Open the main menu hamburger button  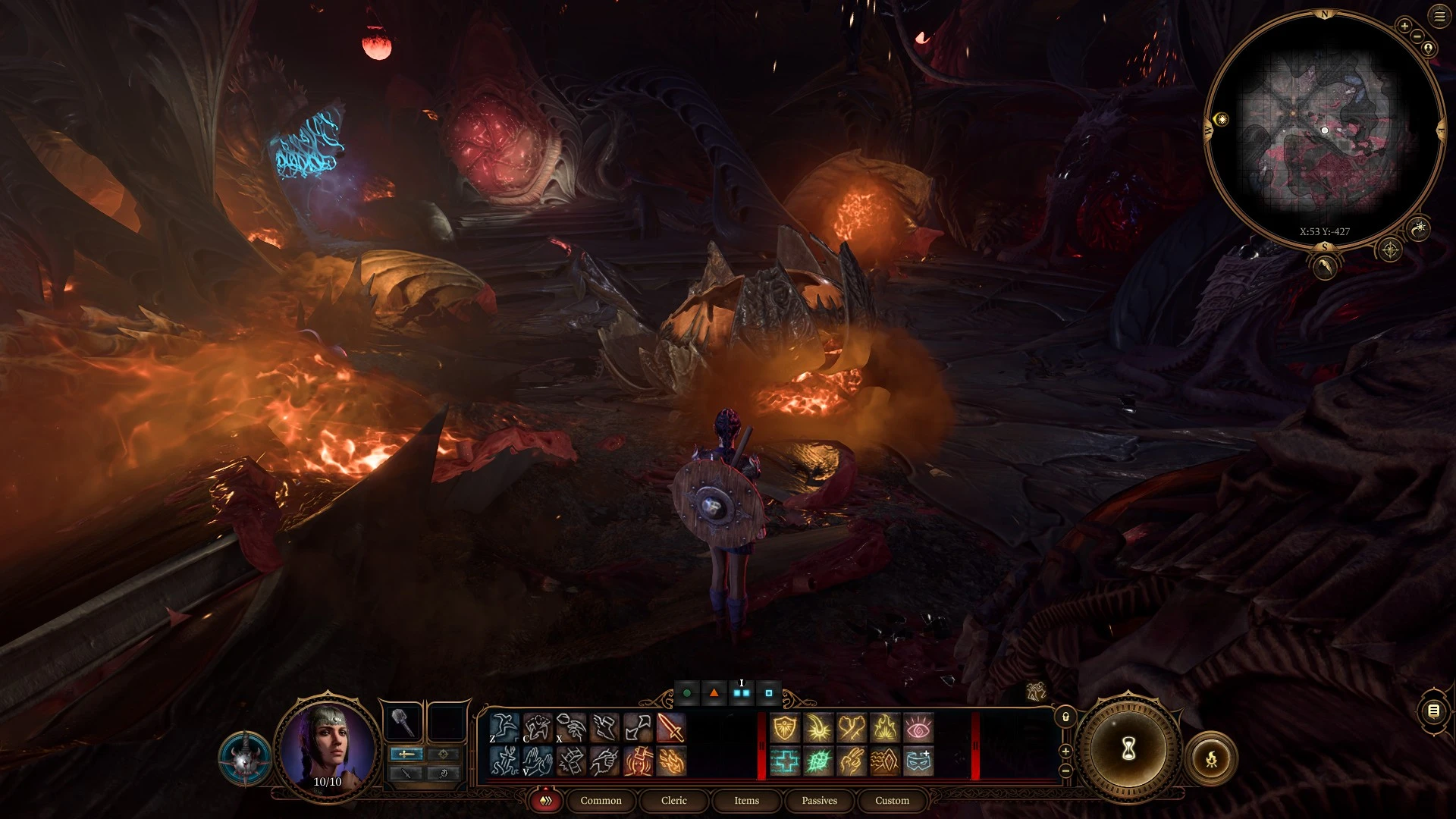click(1439, 16)
